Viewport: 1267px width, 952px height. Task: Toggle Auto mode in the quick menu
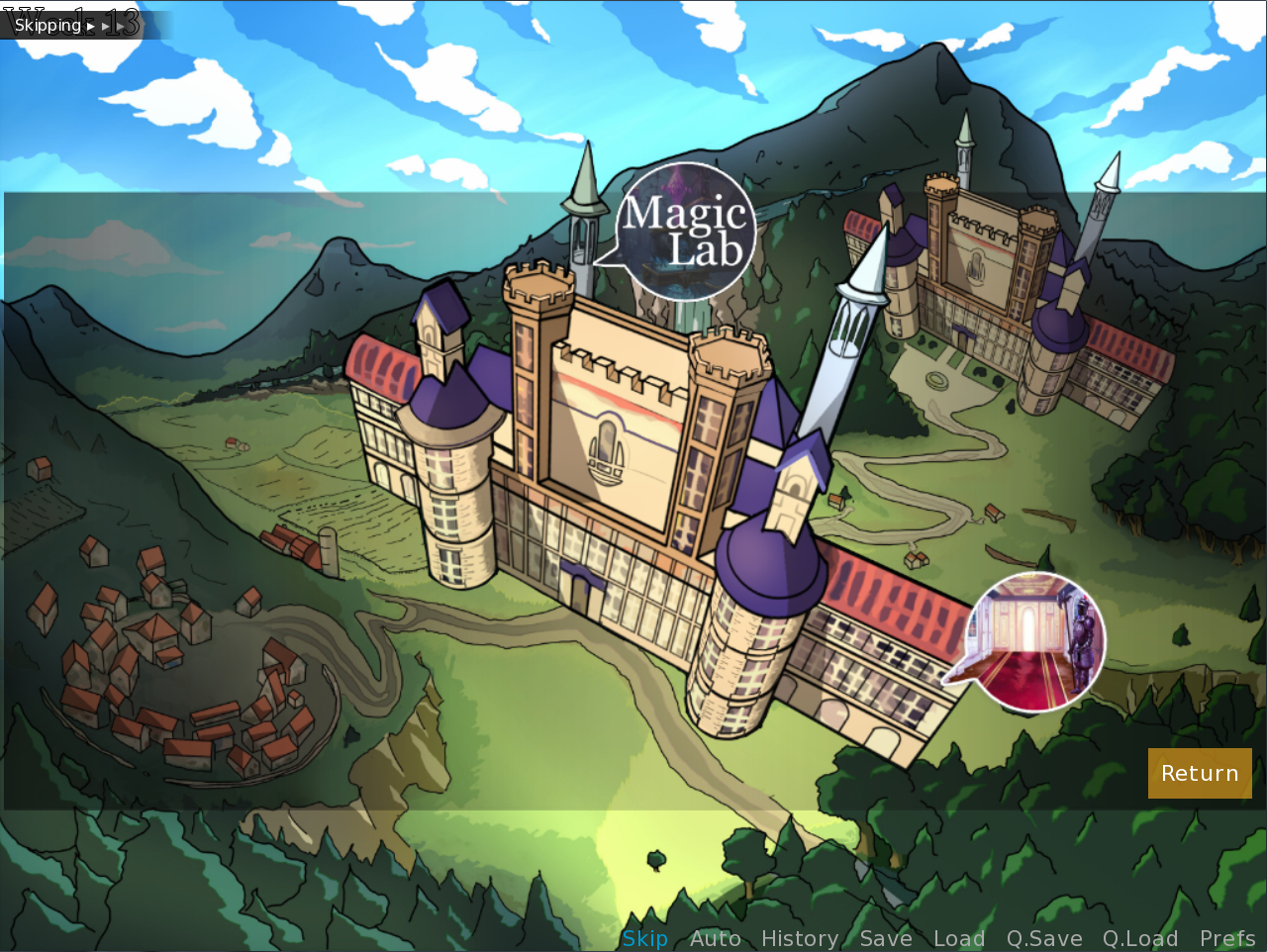point(715,938)
